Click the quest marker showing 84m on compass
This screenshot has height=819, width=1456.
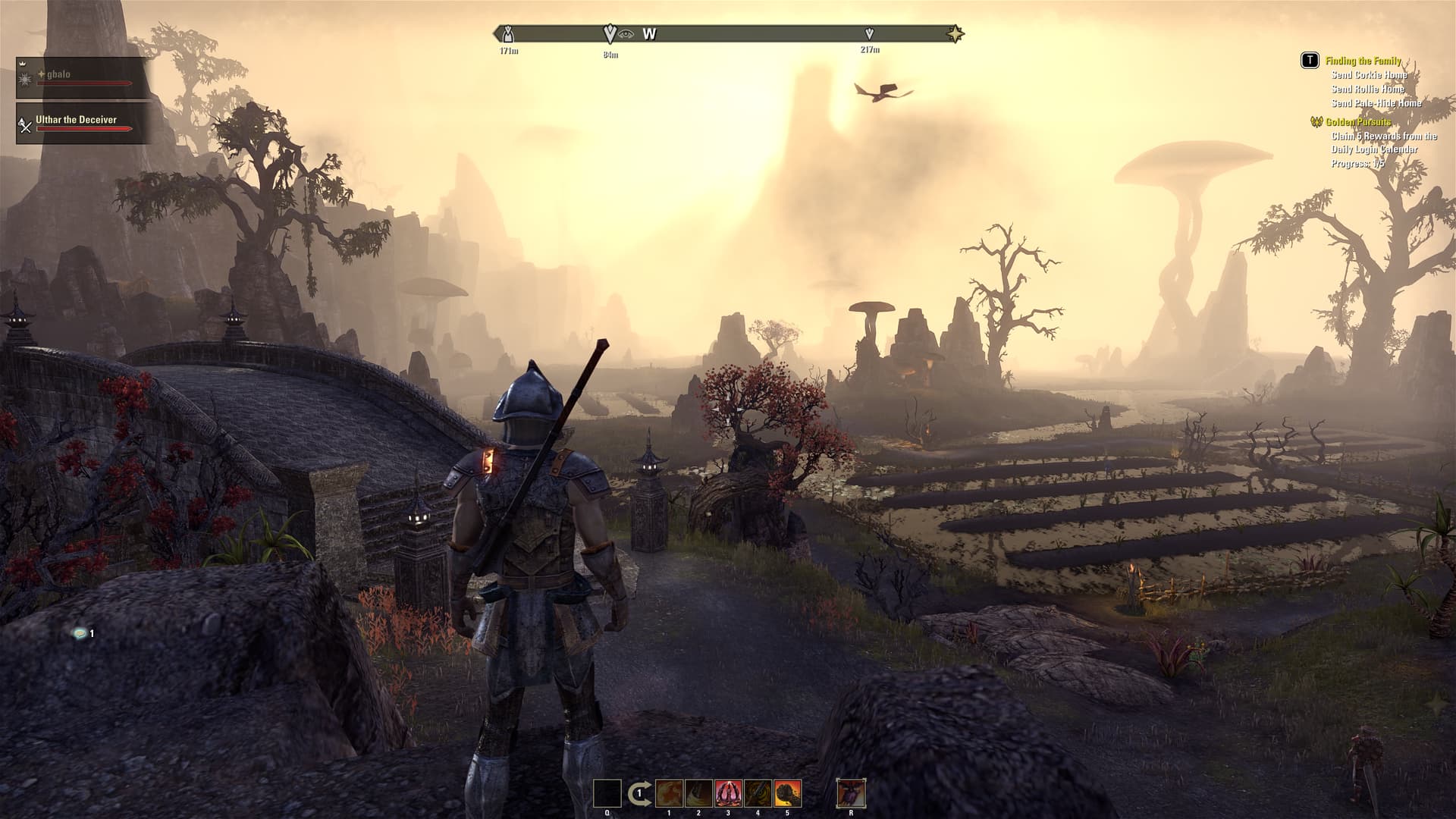pyautogui.click(x=610, y=34)
